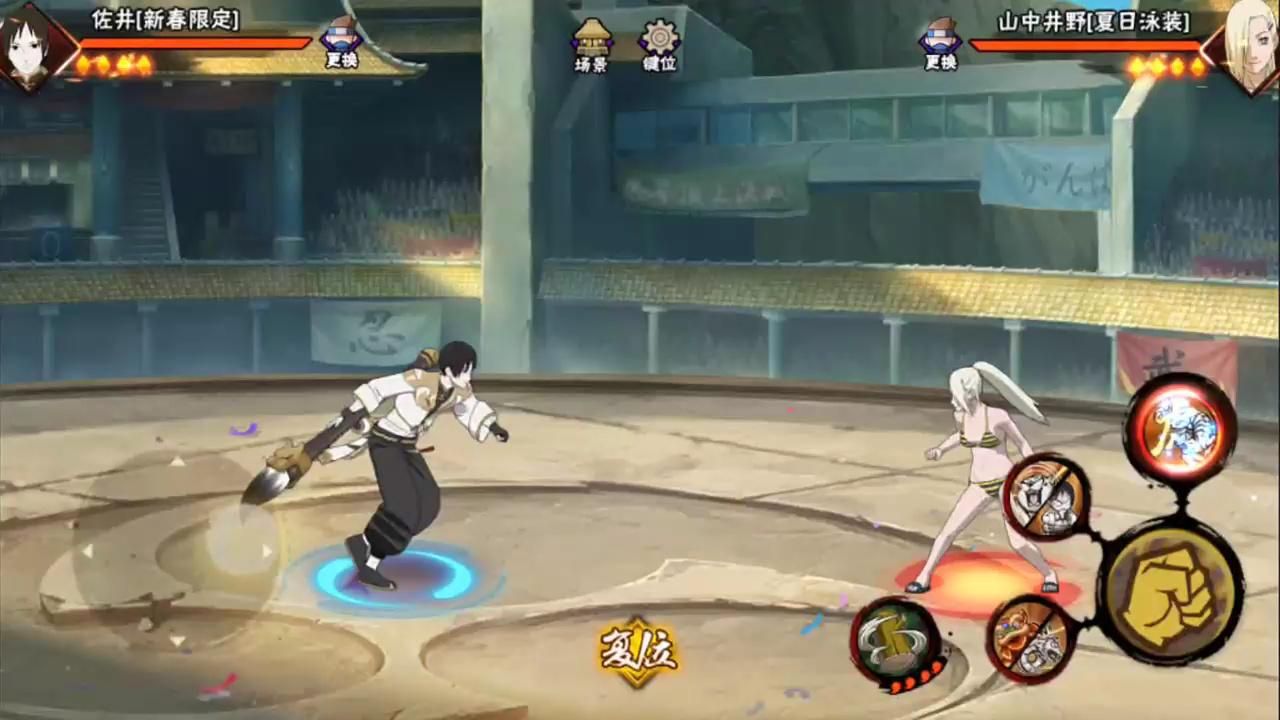
Task: Activate the glowing ultimate skill icon
Action: tap(1180, 430)
